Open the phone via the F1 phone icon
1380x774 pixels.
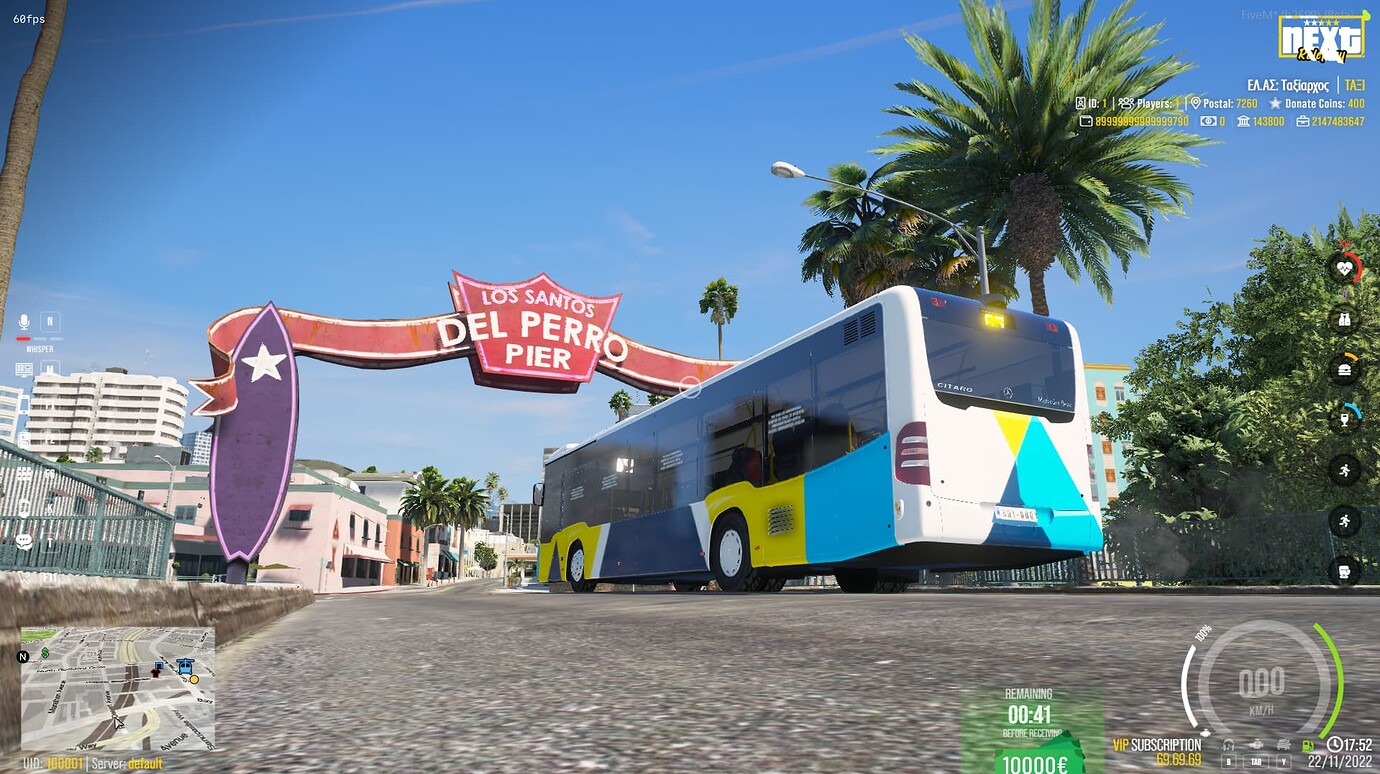(23, 402)
